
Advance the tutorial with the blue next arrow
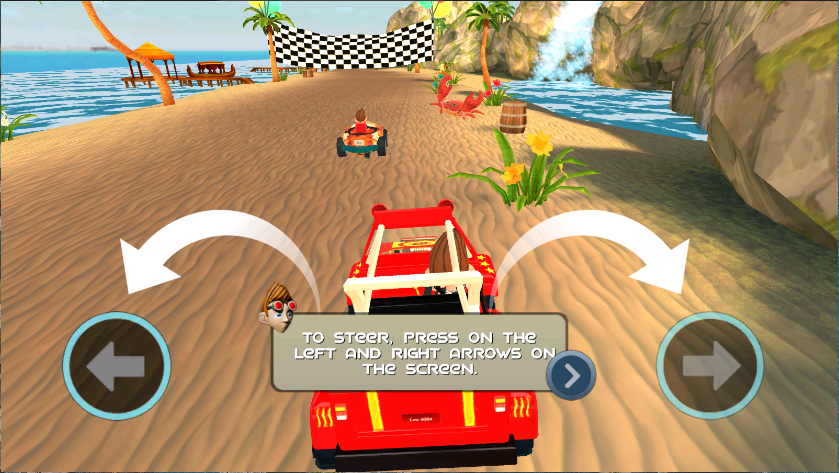[x=571, y=376]
